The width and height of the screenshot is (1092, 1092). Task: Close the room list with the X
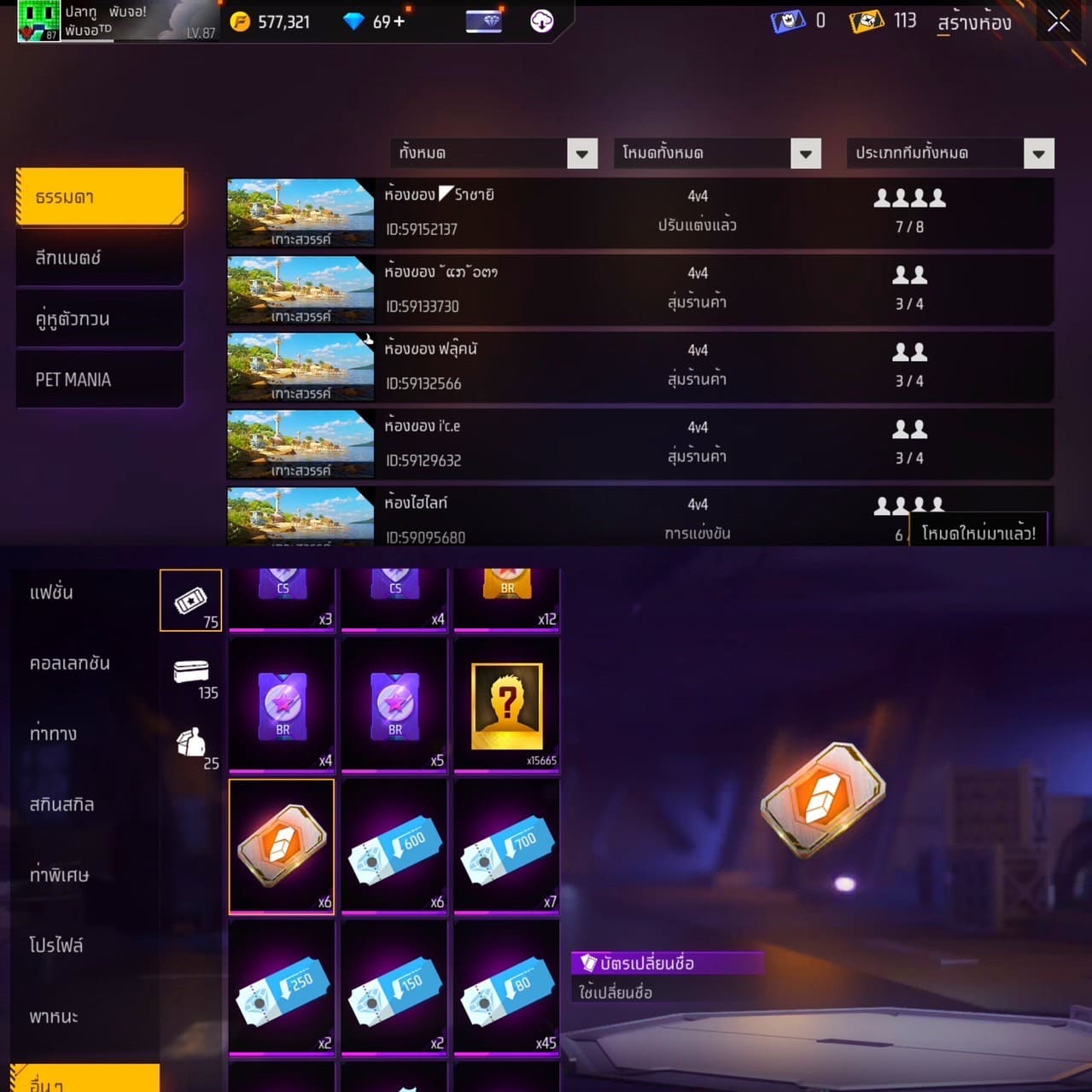click(x=1059, y=22)
